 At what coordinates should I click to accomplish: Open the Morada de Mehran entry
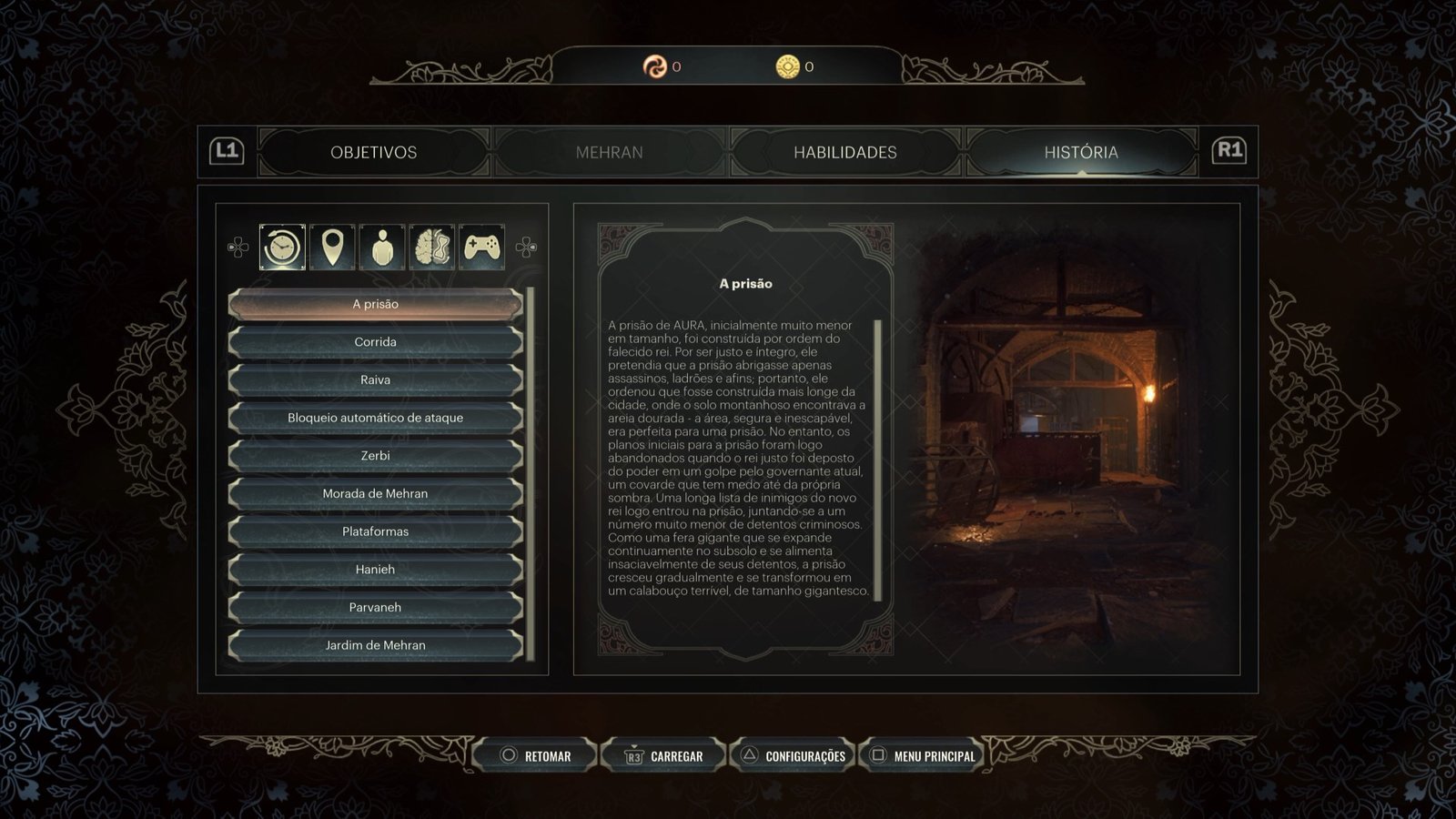point(375,494)
